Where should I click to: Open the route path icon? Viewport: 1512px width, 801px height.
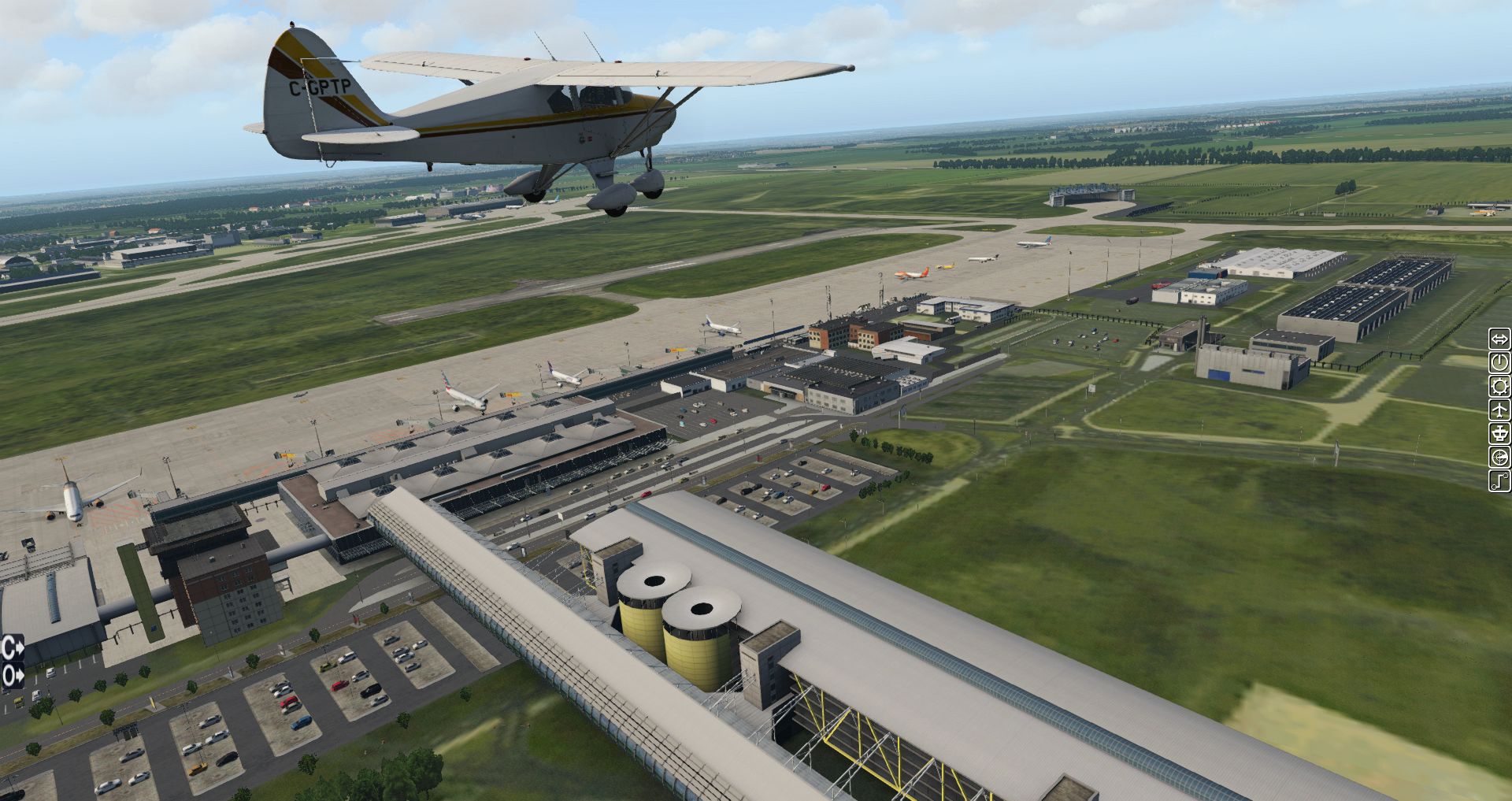1499,480
